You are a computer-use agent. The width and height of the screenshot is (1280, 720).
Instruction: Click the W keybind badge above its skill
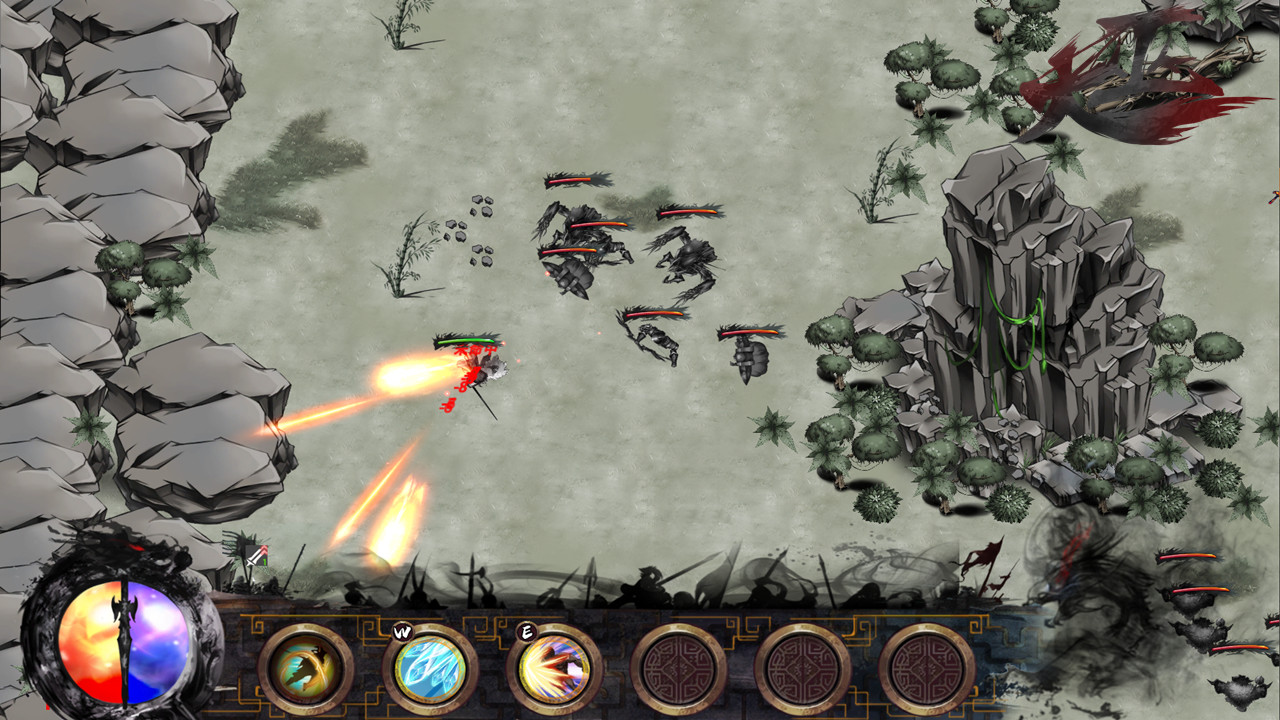[x=404, y=632]
